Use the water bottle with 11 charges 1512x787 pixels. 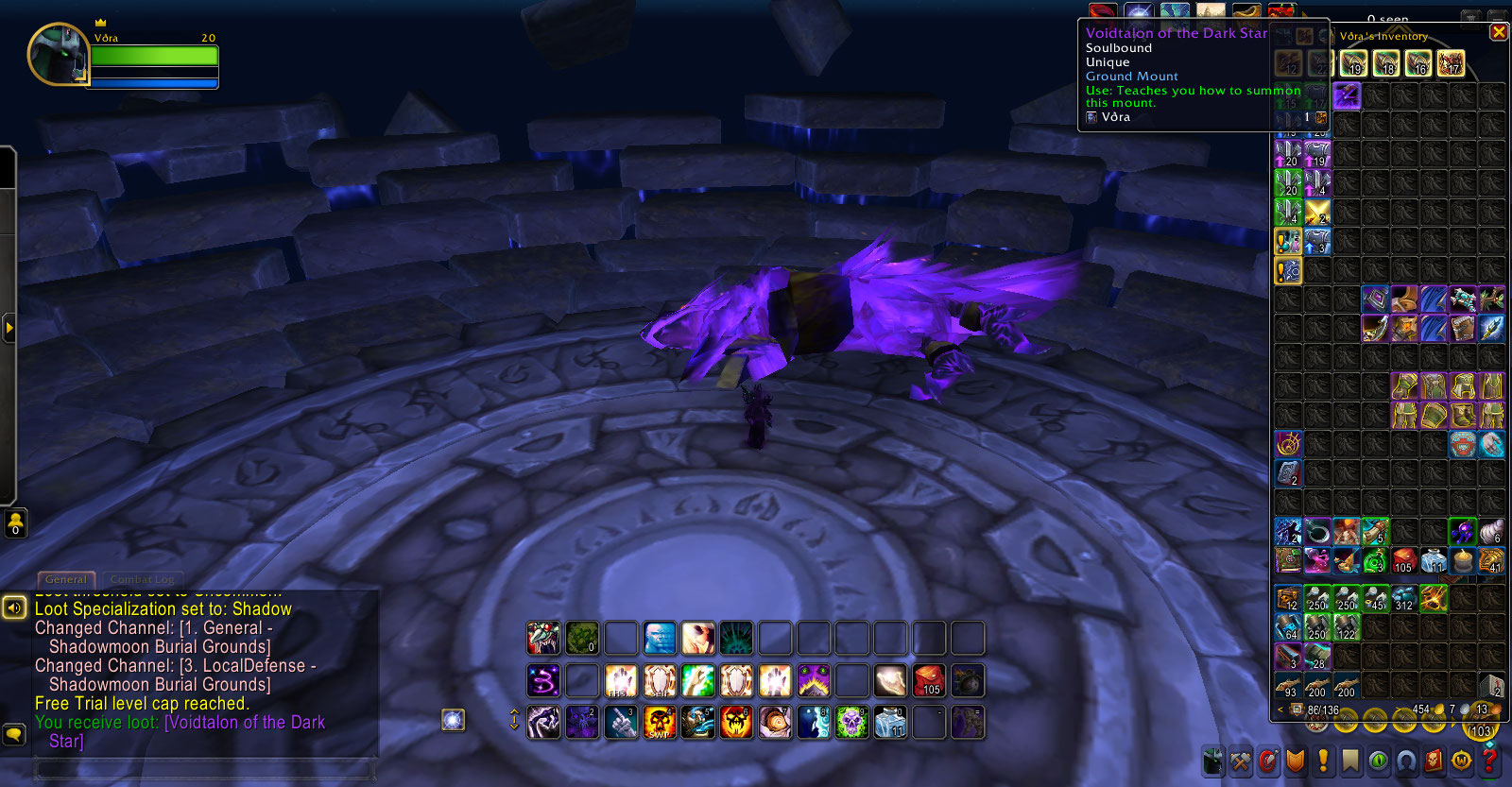(890, 723)
